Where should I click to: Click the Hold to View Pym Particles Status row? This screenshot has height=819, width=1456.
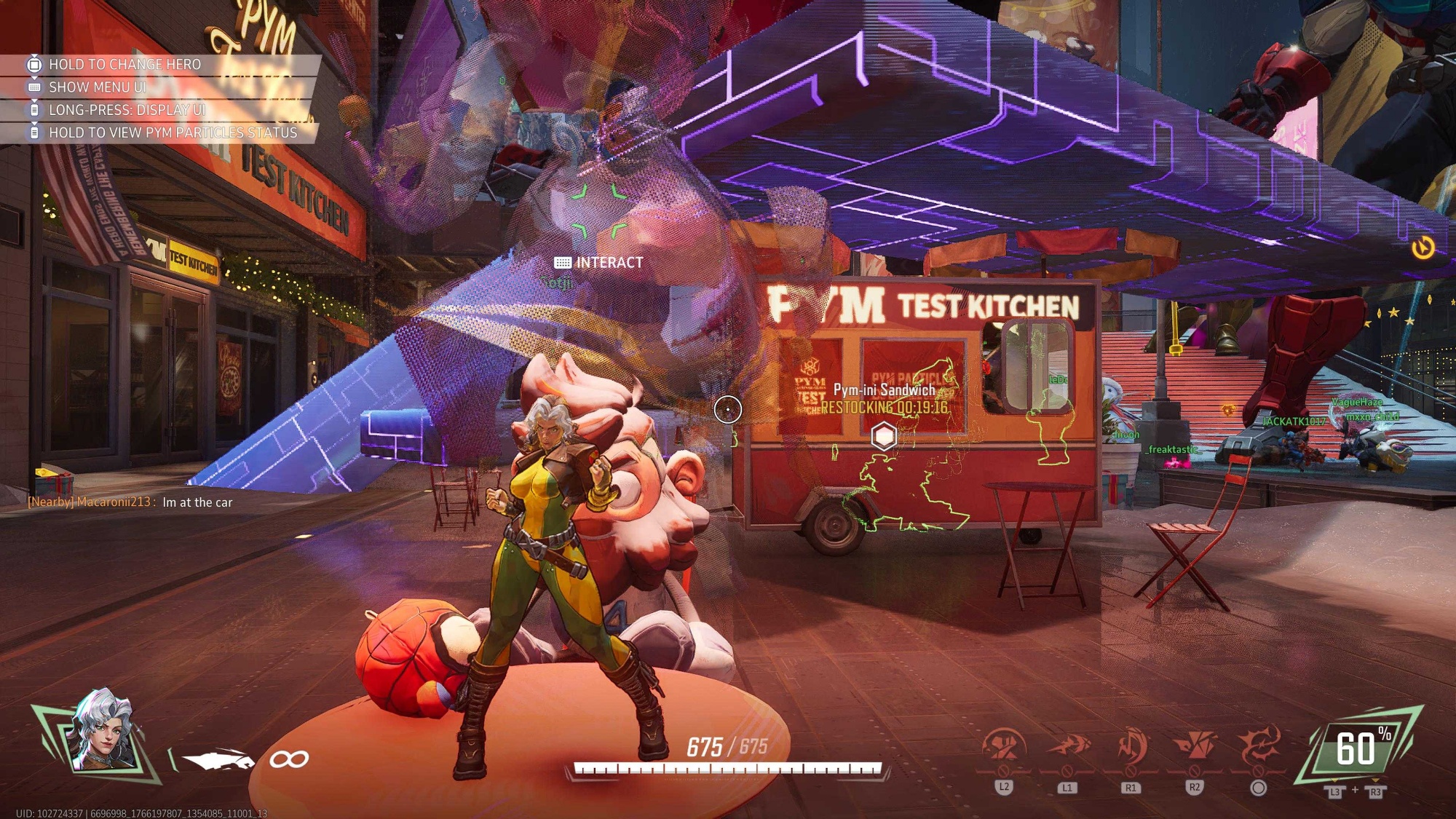coord(173,132)
